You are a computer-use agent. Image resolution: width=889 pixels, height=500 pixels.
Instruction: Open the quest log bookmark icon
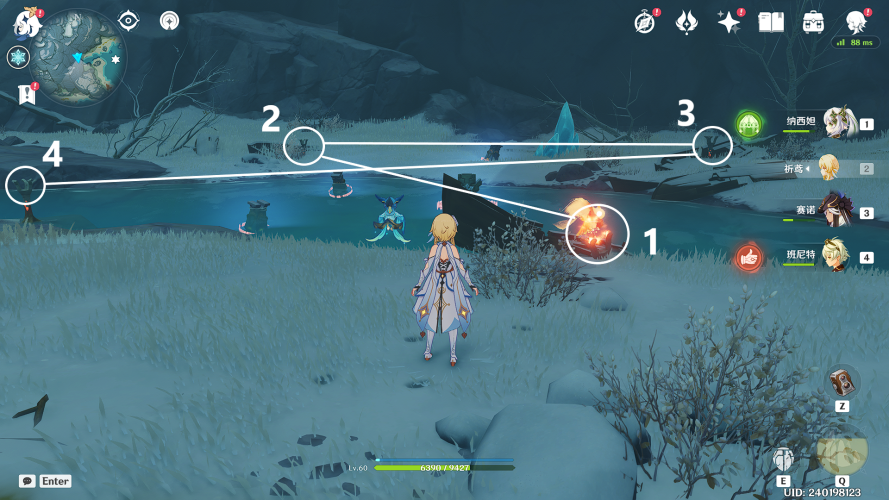pos(26,95)
